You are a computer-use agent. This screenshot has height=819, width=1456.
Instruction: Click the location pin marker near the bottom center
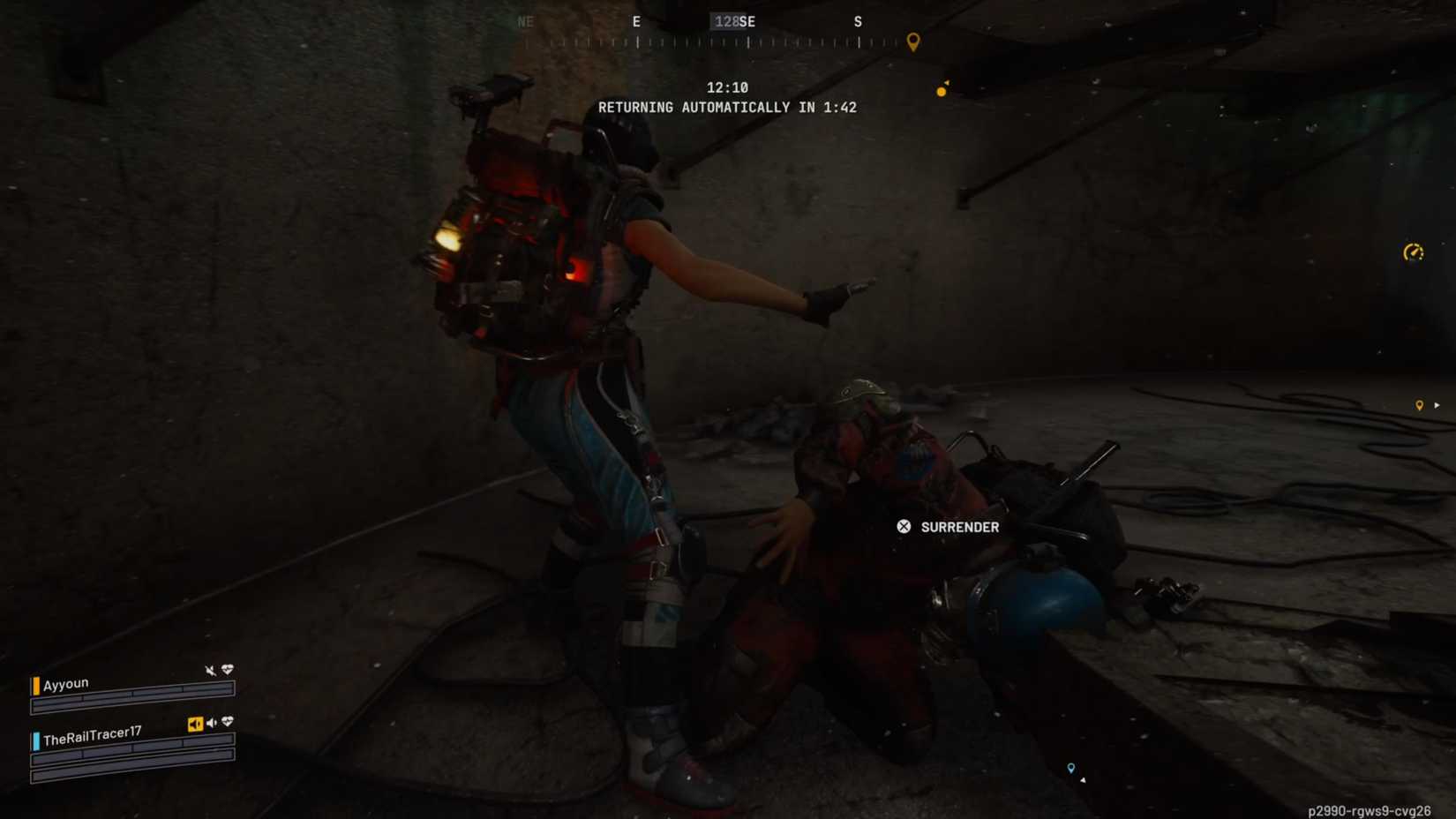(x=1072, y=768)
